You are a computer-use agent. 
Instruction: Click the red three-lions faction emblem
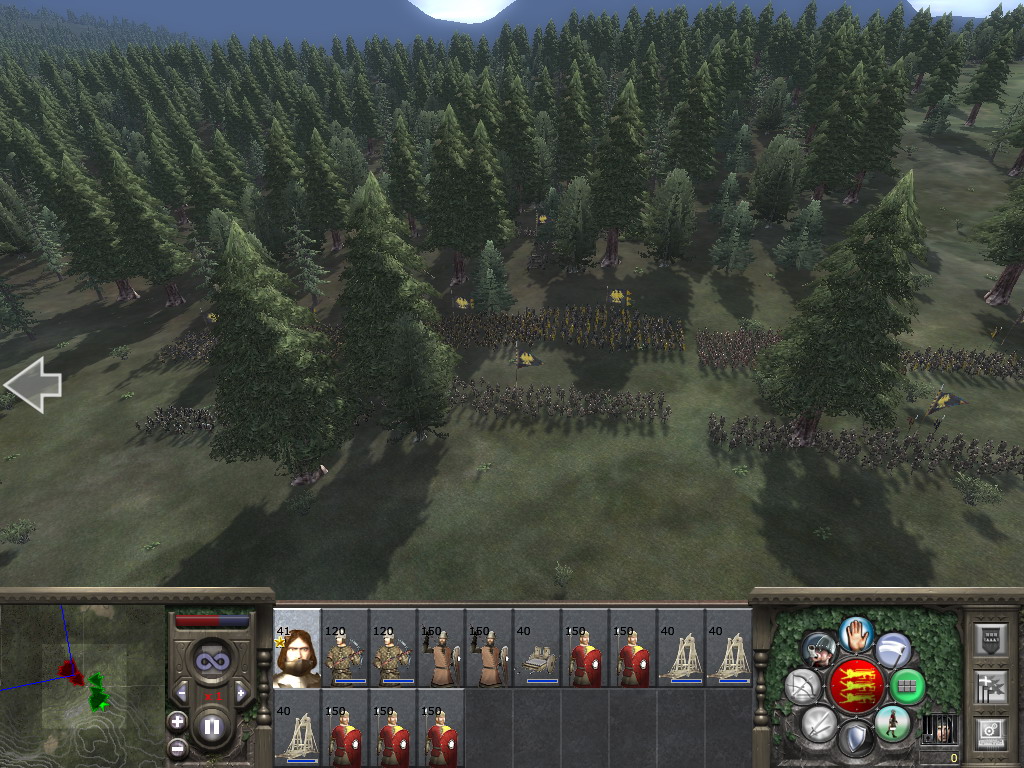856,686
